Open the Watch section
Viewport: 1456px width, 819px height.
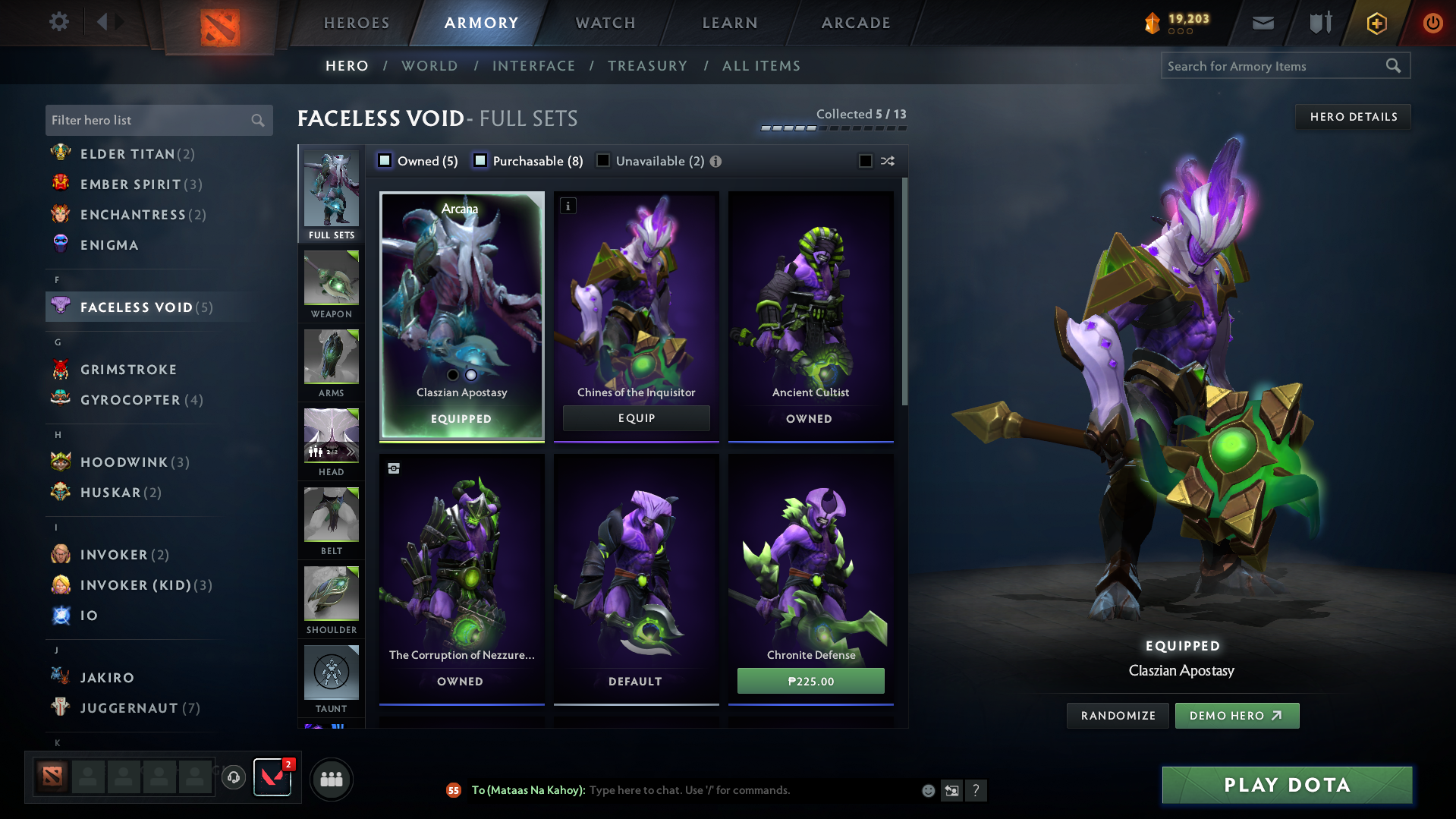point(605,23)
